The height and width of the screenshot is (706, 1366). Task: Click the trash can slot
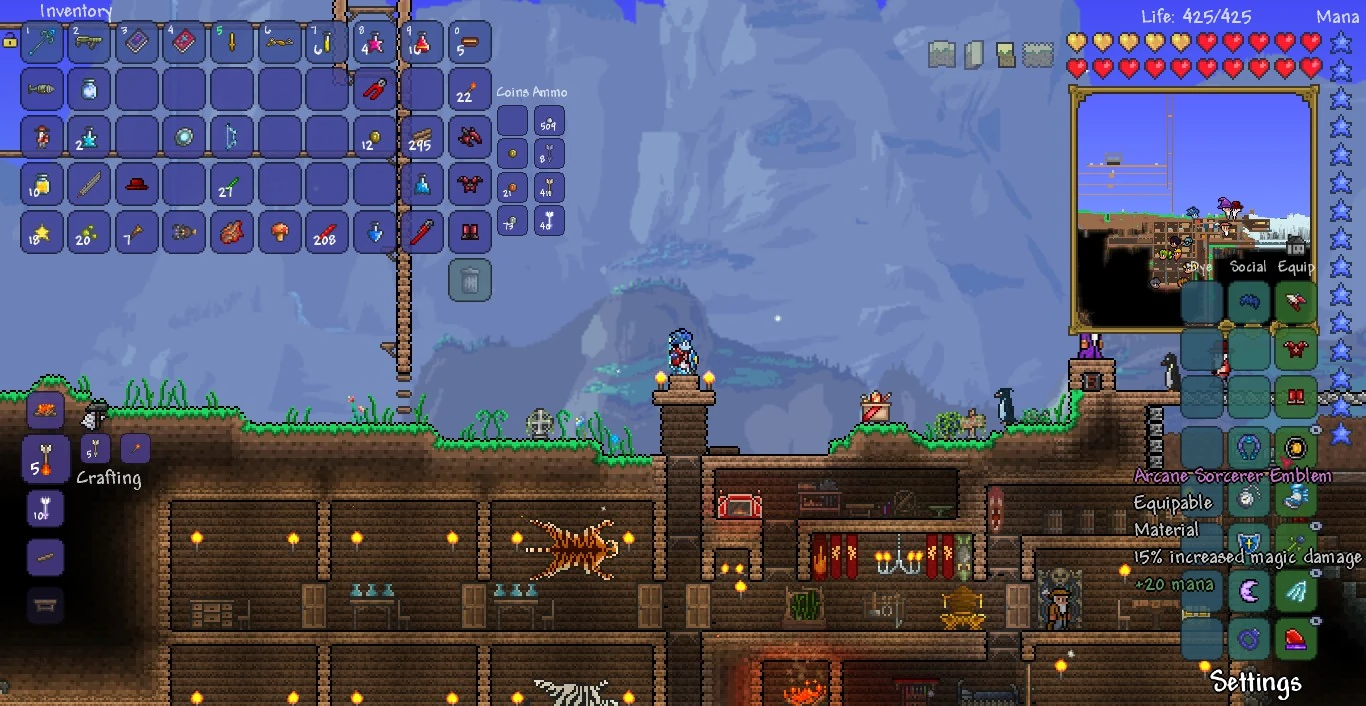point(470,280)
